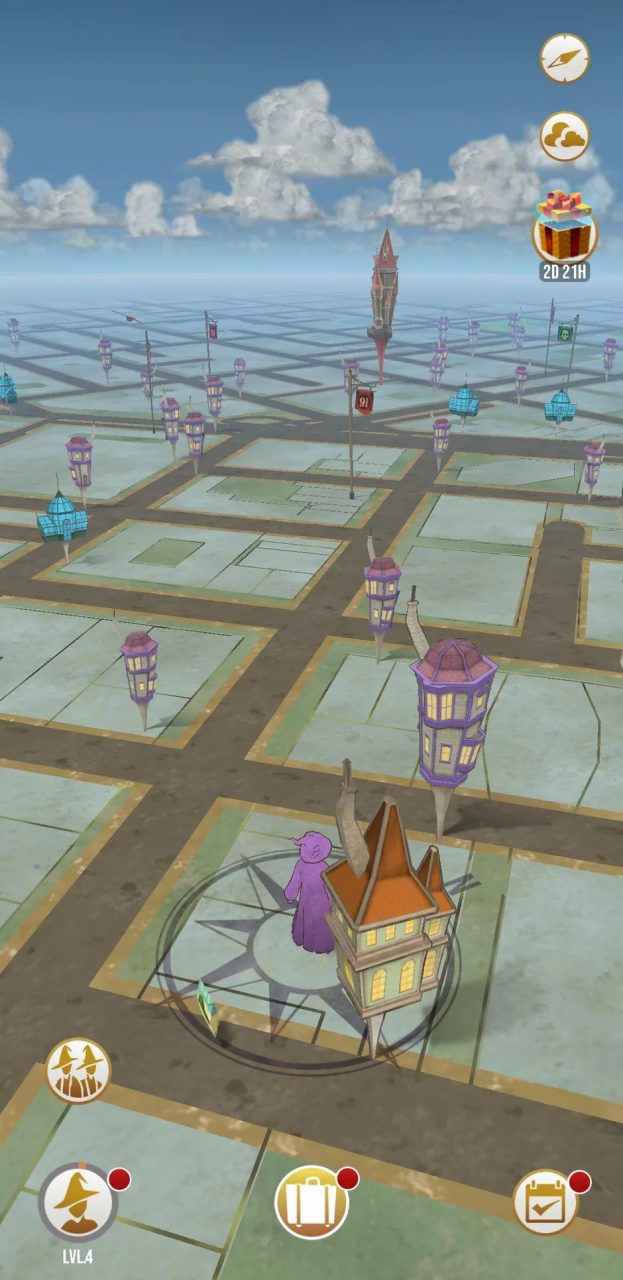This screenshot has width=623, height=1280.
Task: Open the gift box event offer
Action: point(565,228)
